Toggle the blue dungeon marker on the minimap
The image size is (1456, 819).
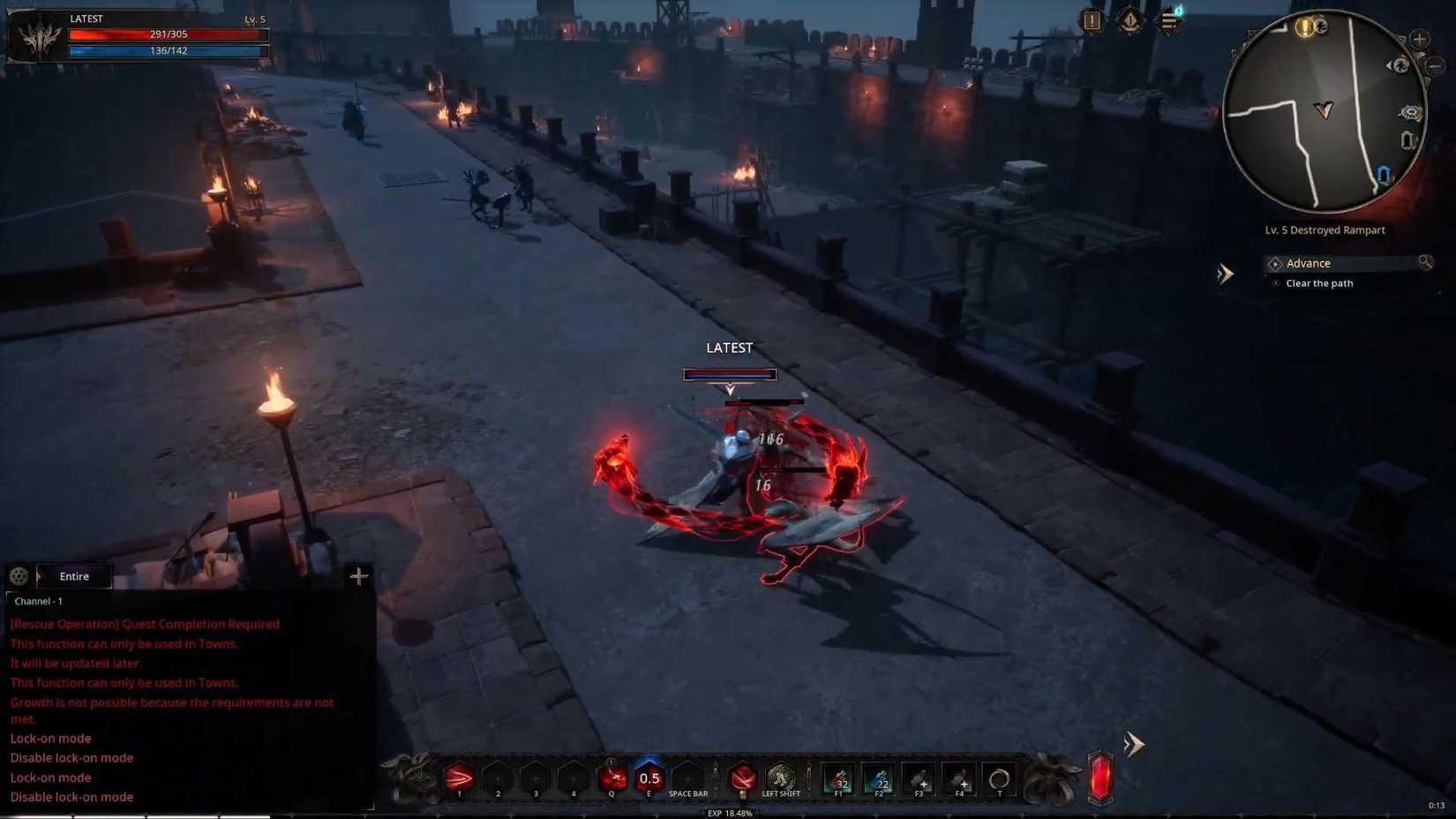click(1383, 172)
